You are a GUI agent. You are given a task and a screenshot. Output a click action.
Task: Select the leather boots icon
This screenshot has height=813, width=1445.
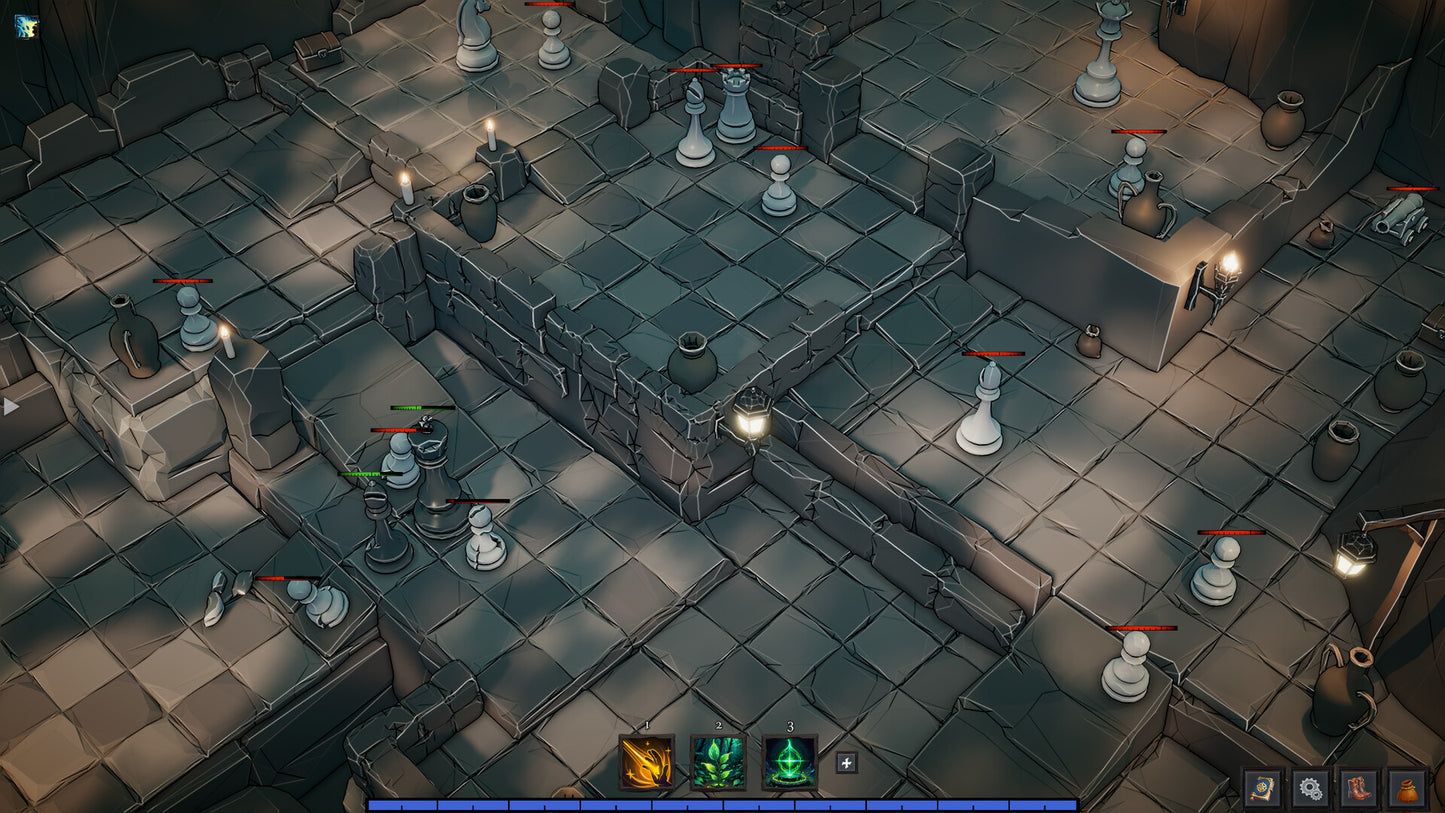point(1358,788)
